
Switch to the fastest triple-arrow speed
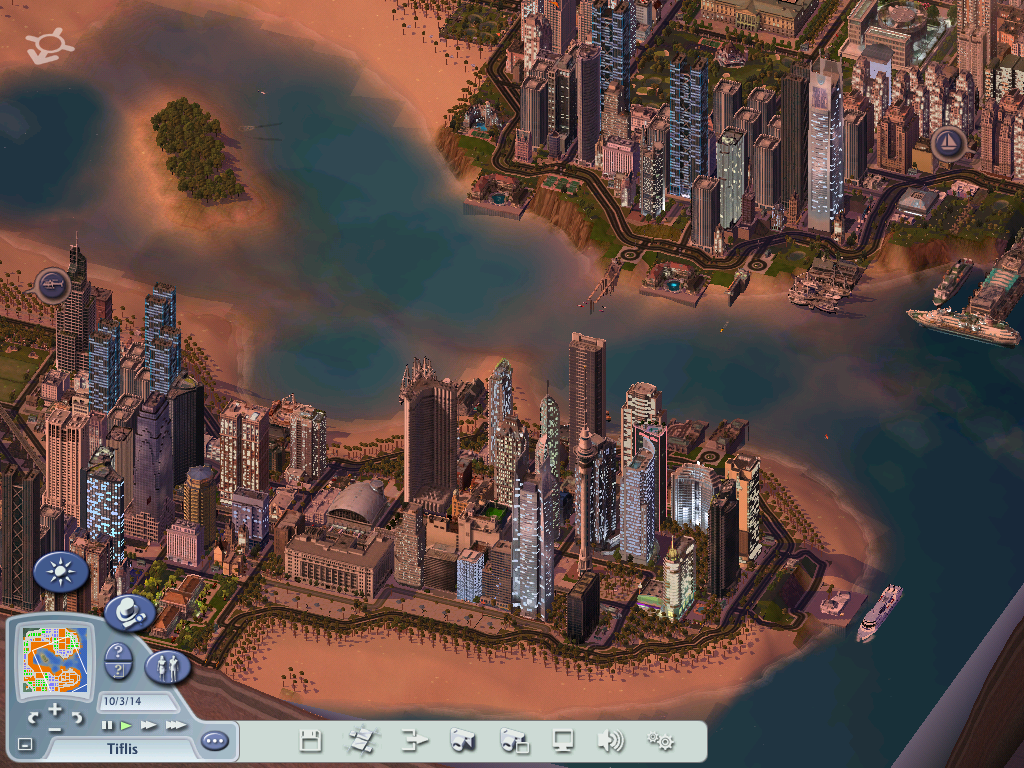[x=175, y=725]
